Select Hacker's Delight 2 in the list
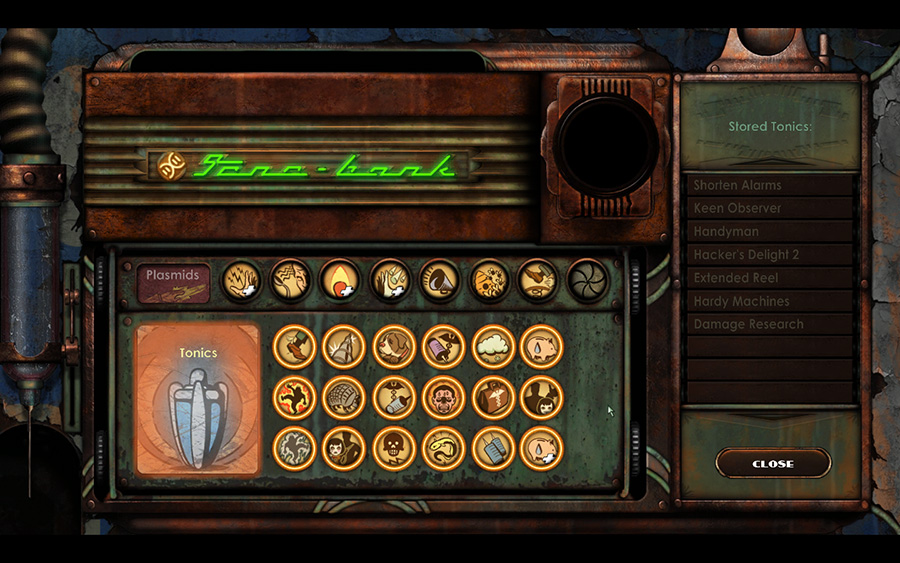 [769, 255]
